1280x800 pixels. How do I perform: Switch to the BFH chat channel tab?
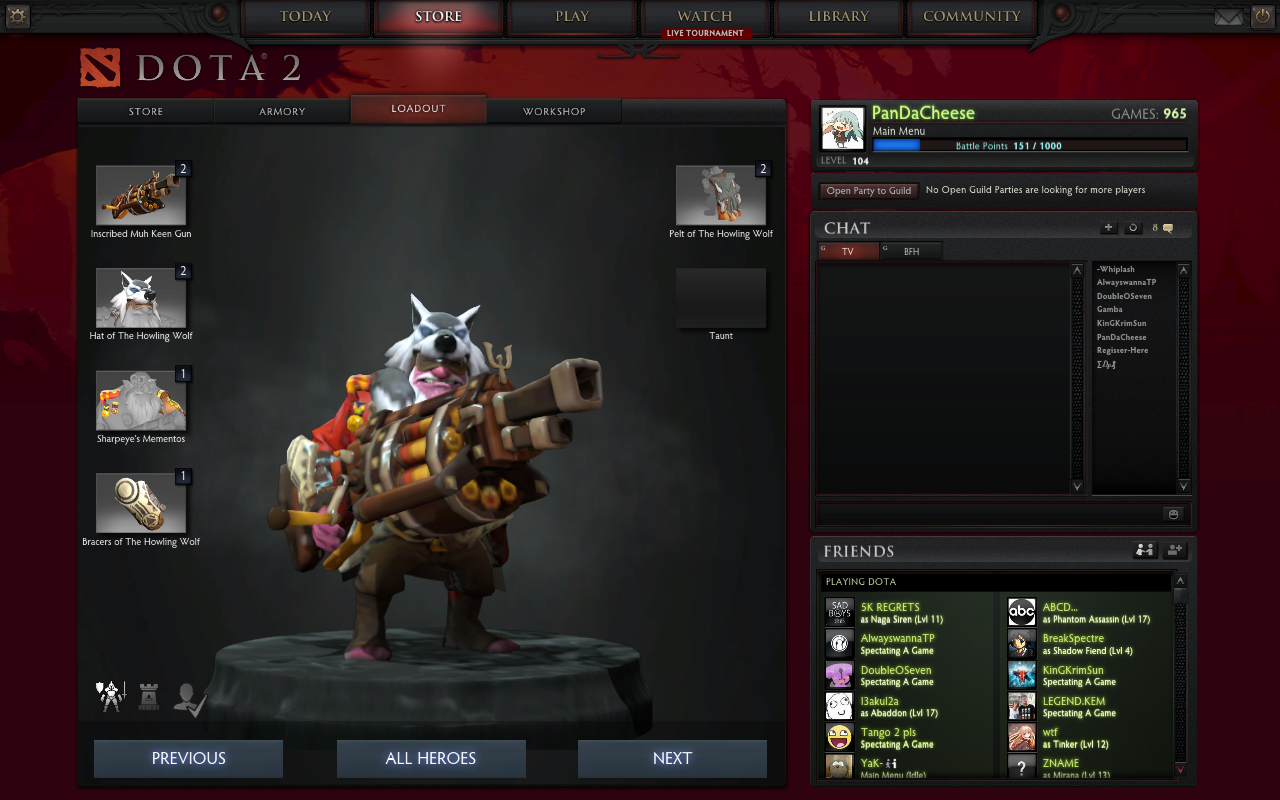911,252
